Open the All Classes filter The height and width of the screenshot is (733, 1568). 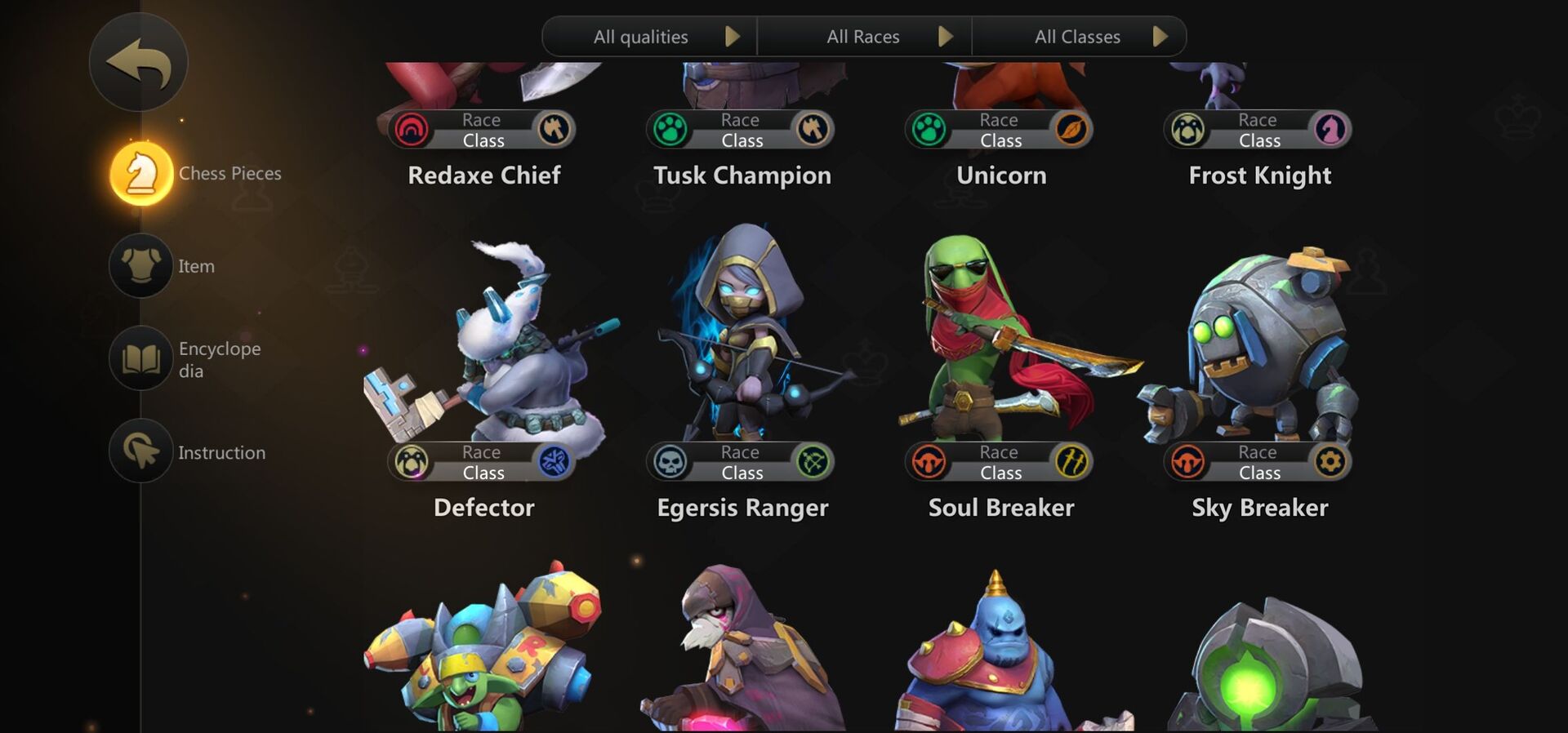pos(1078,36)
